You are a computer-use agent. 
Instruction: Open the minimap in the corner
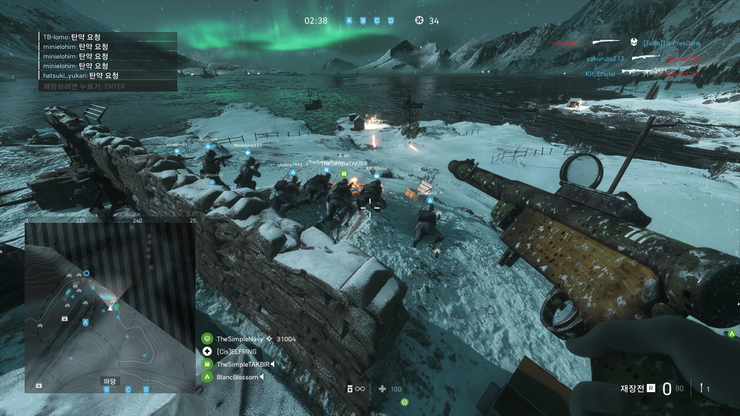110,305
